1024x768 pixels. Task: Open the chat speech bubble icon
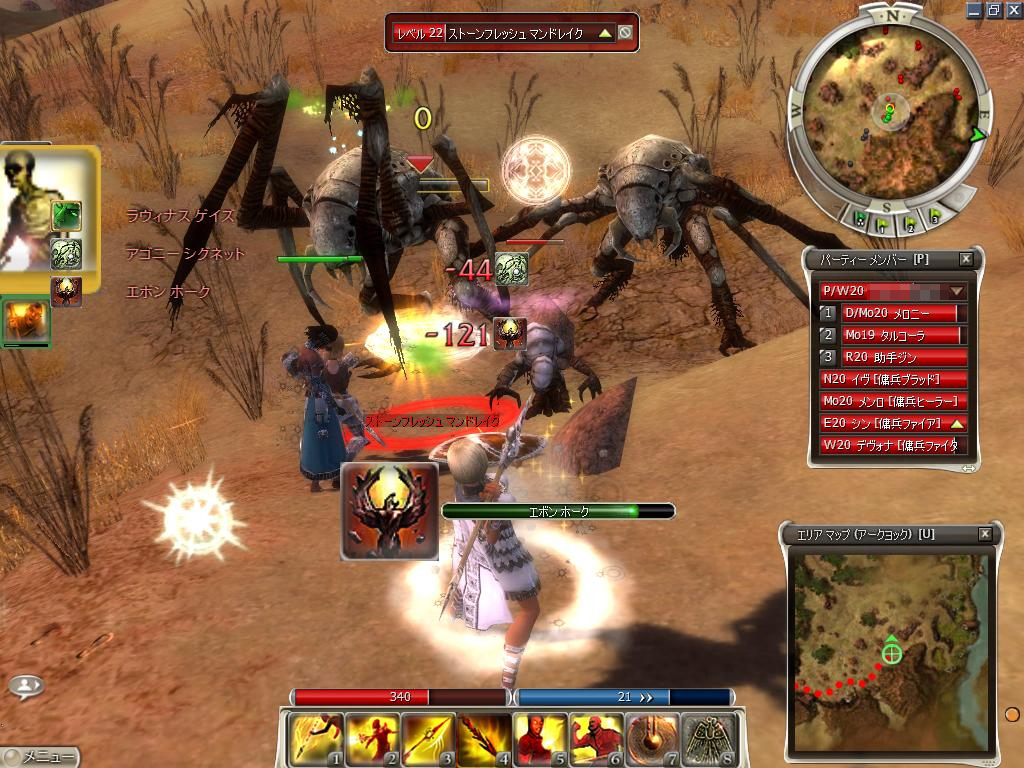(26, 686)
